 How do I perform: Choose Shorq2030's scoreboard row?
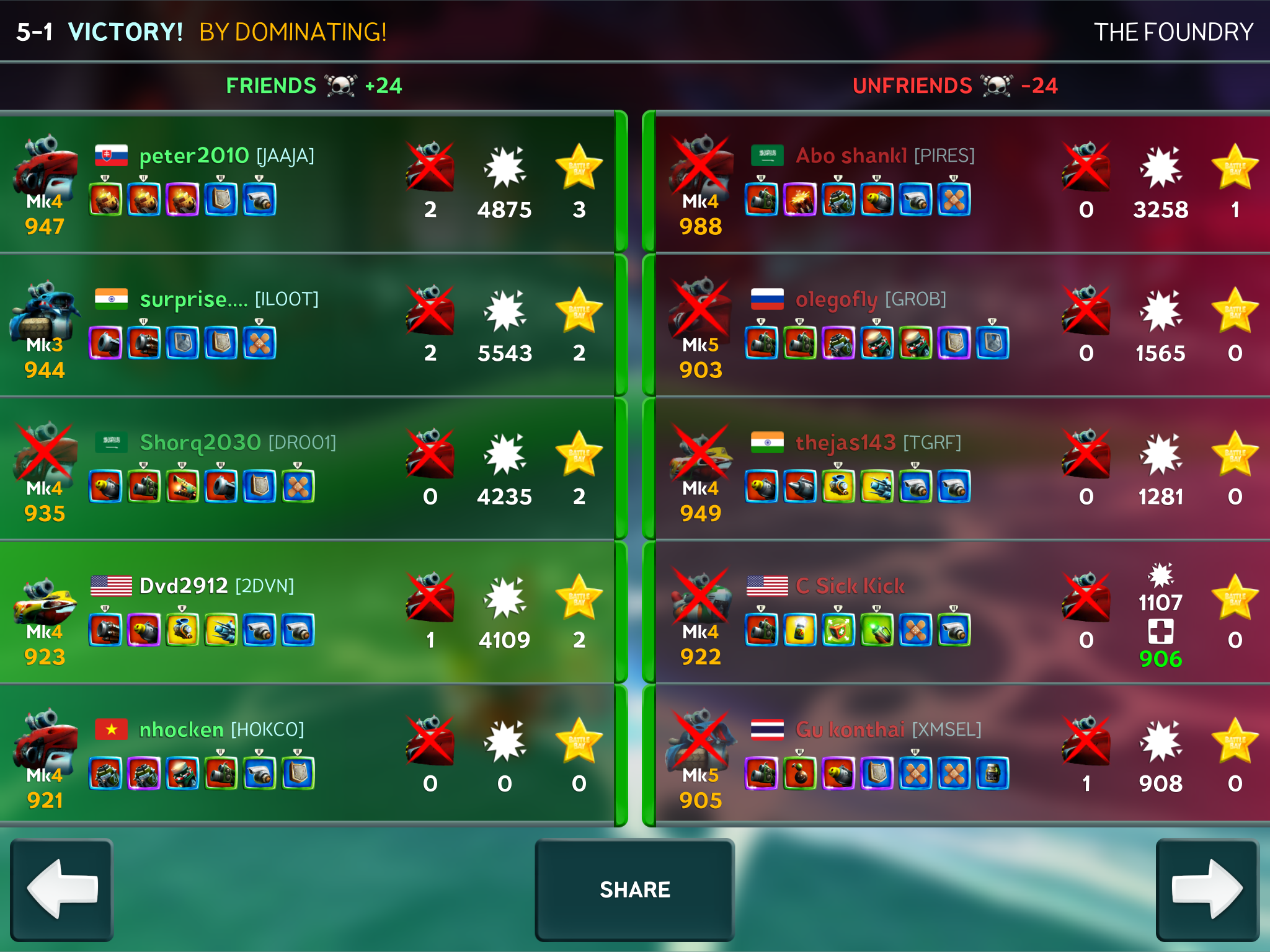tap(307, 470)
